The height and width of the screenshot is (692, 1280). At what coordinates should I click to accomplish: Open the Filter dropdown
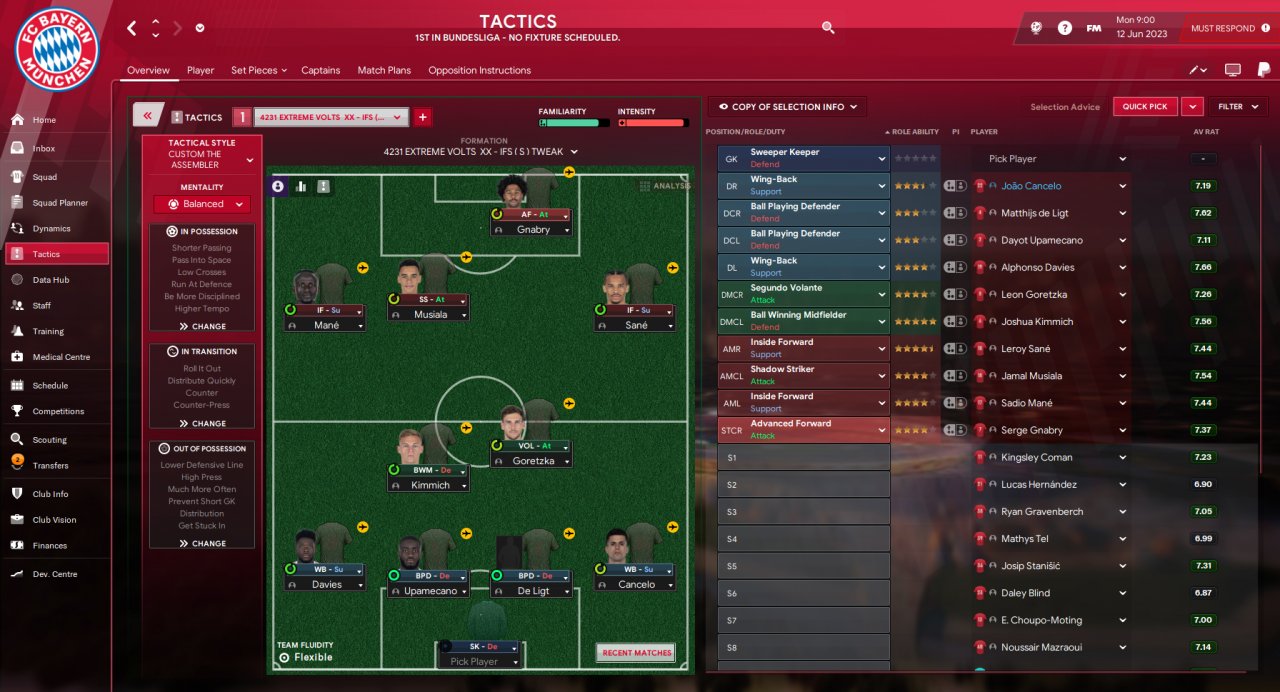(x=1237, y=107)
